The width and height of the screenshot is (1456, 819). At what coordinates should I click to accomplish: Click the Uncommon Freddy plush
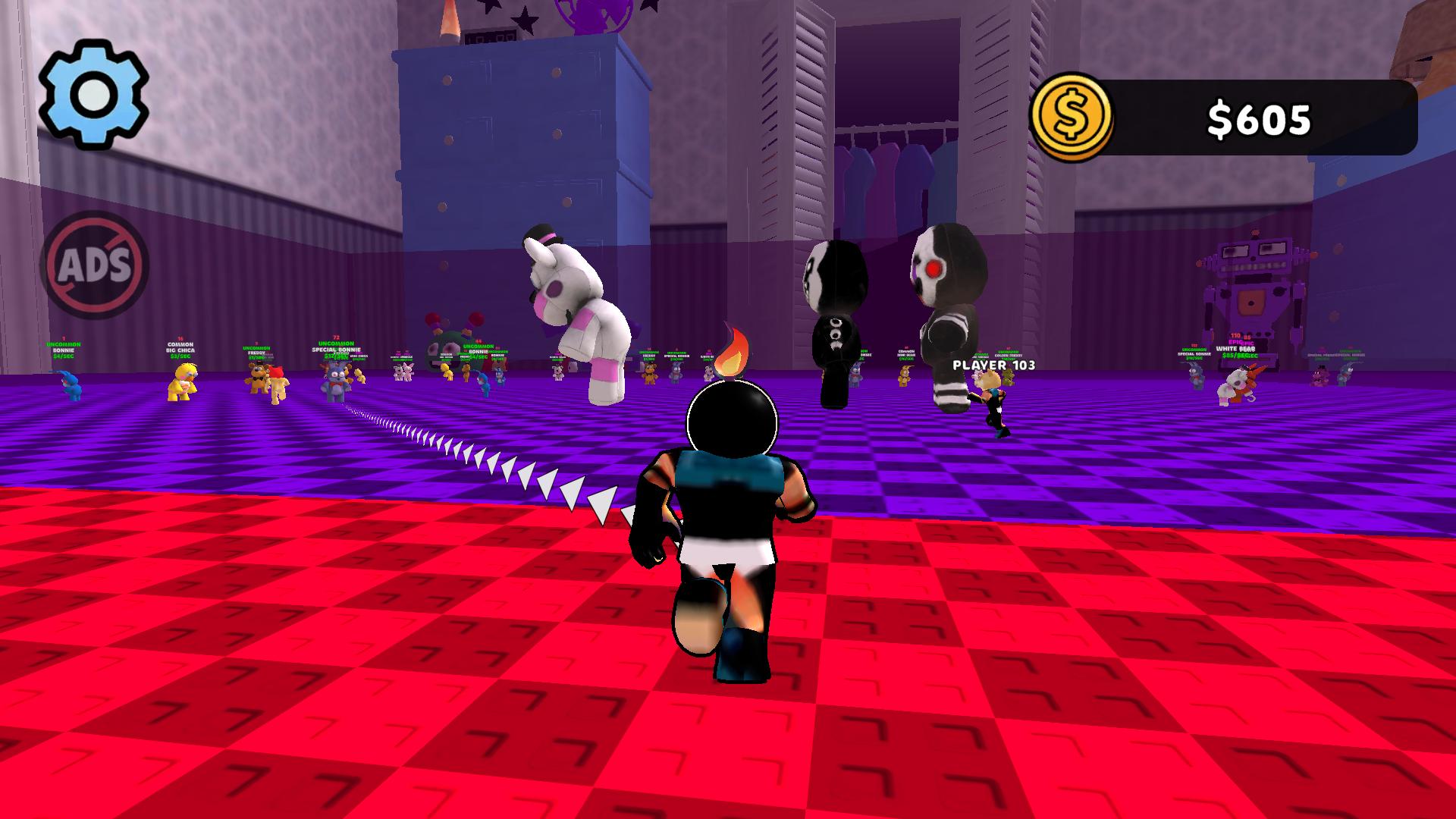(x=257, y=378)
